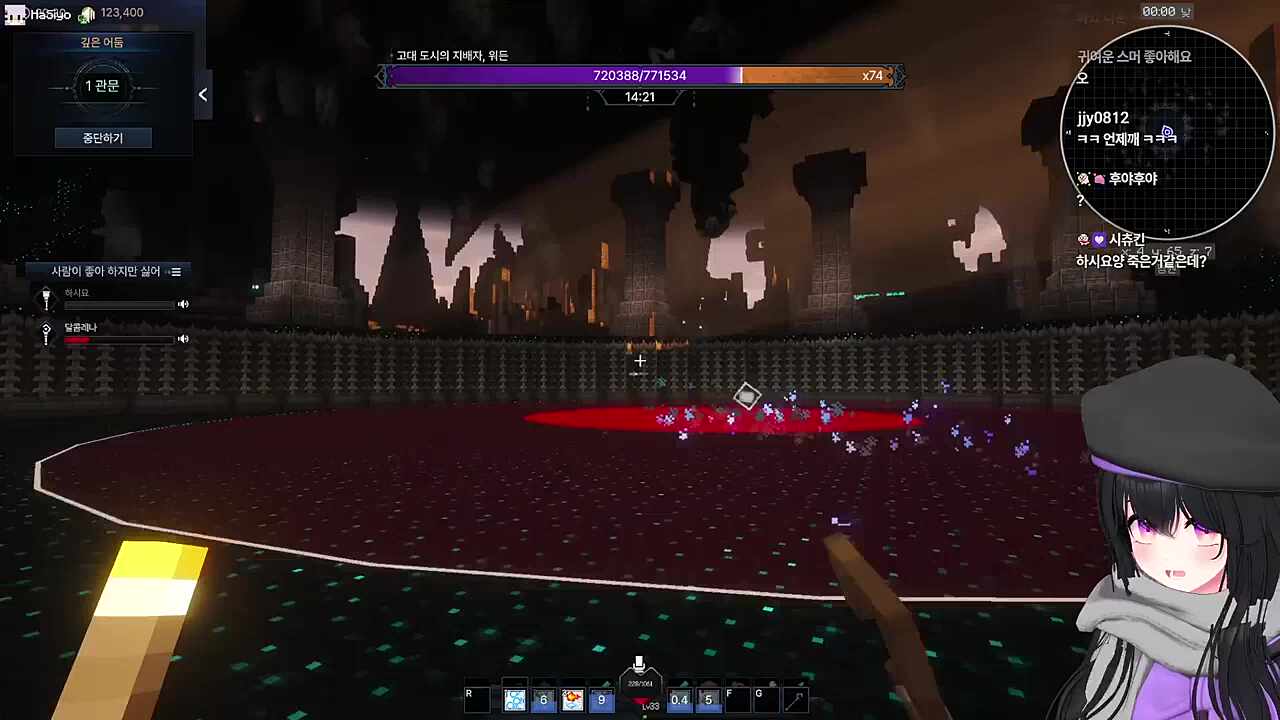Select the skill slot on cooldown 9
This screenshot has width=1280, height=720.
[601, 700]
